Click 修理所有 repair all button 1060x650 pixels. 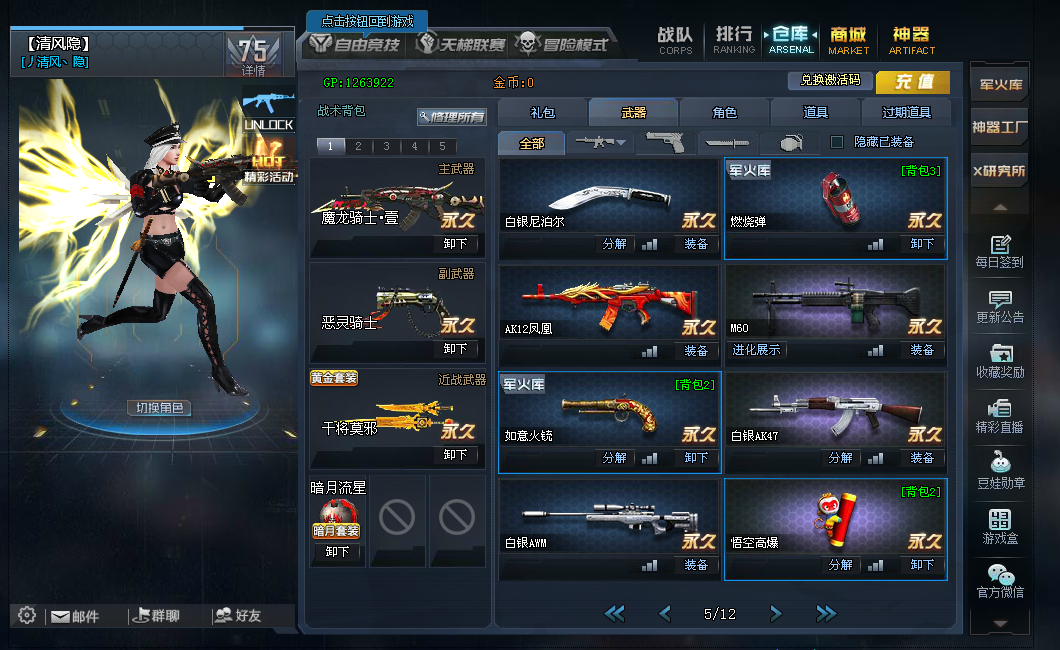[x=452, y=117]
